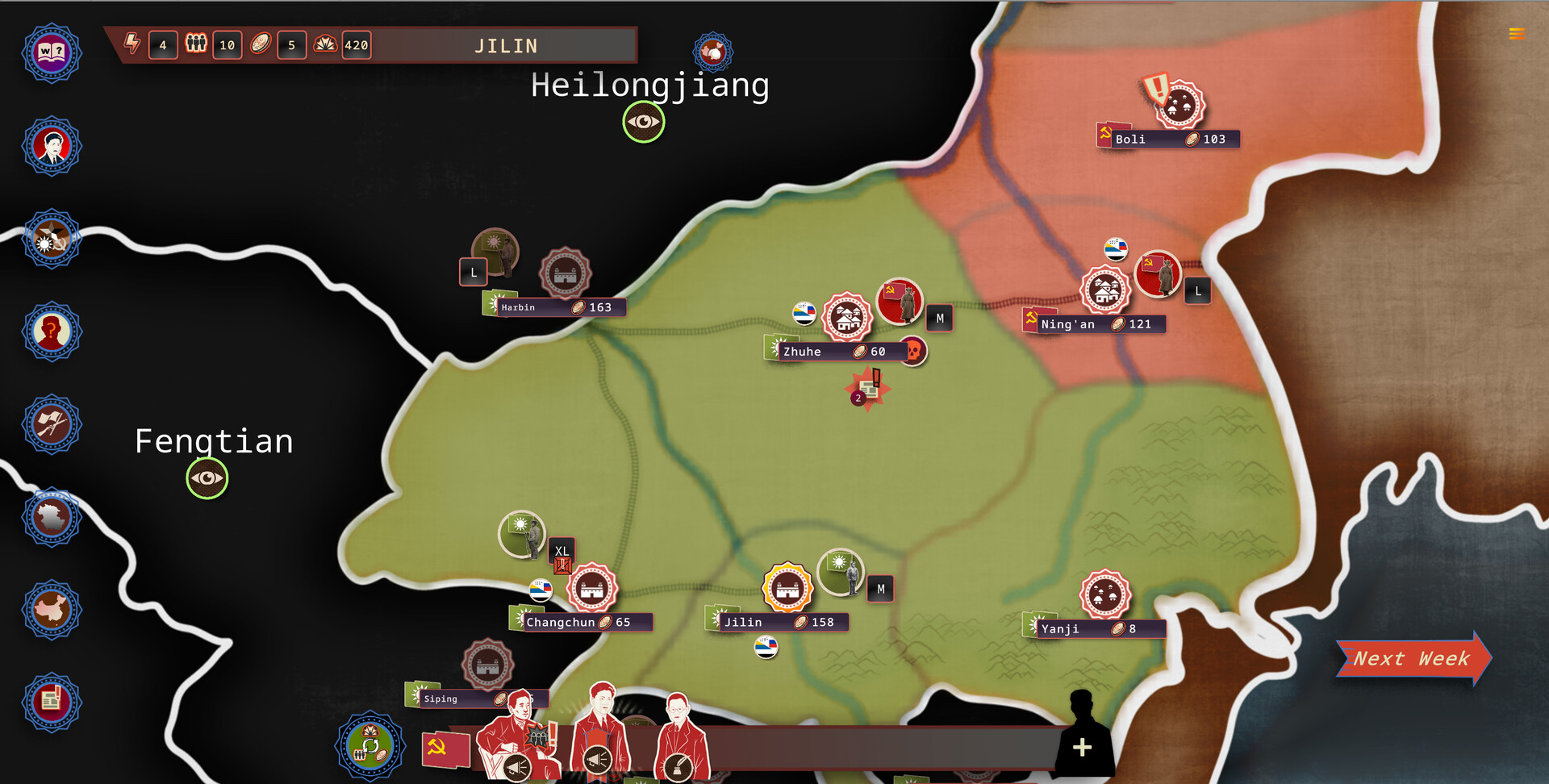Open the hamburger menu at top right
This screenshot has width=1549, height=784.
[x=1516, y=33]
